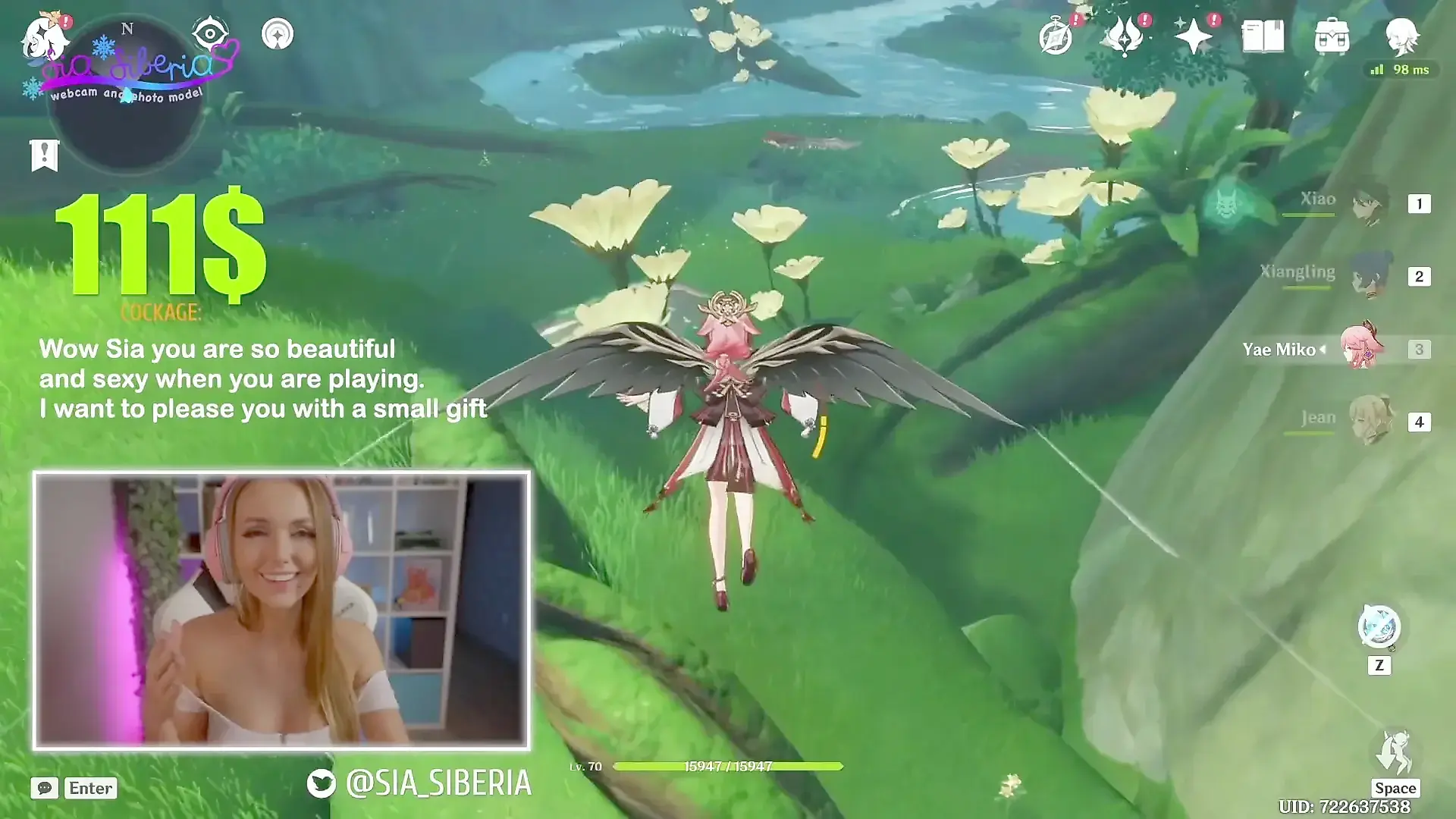Viewport: 1456px width, 819px height.
Task: Click the streamer webcam overlay
Action: click(281, 610)
